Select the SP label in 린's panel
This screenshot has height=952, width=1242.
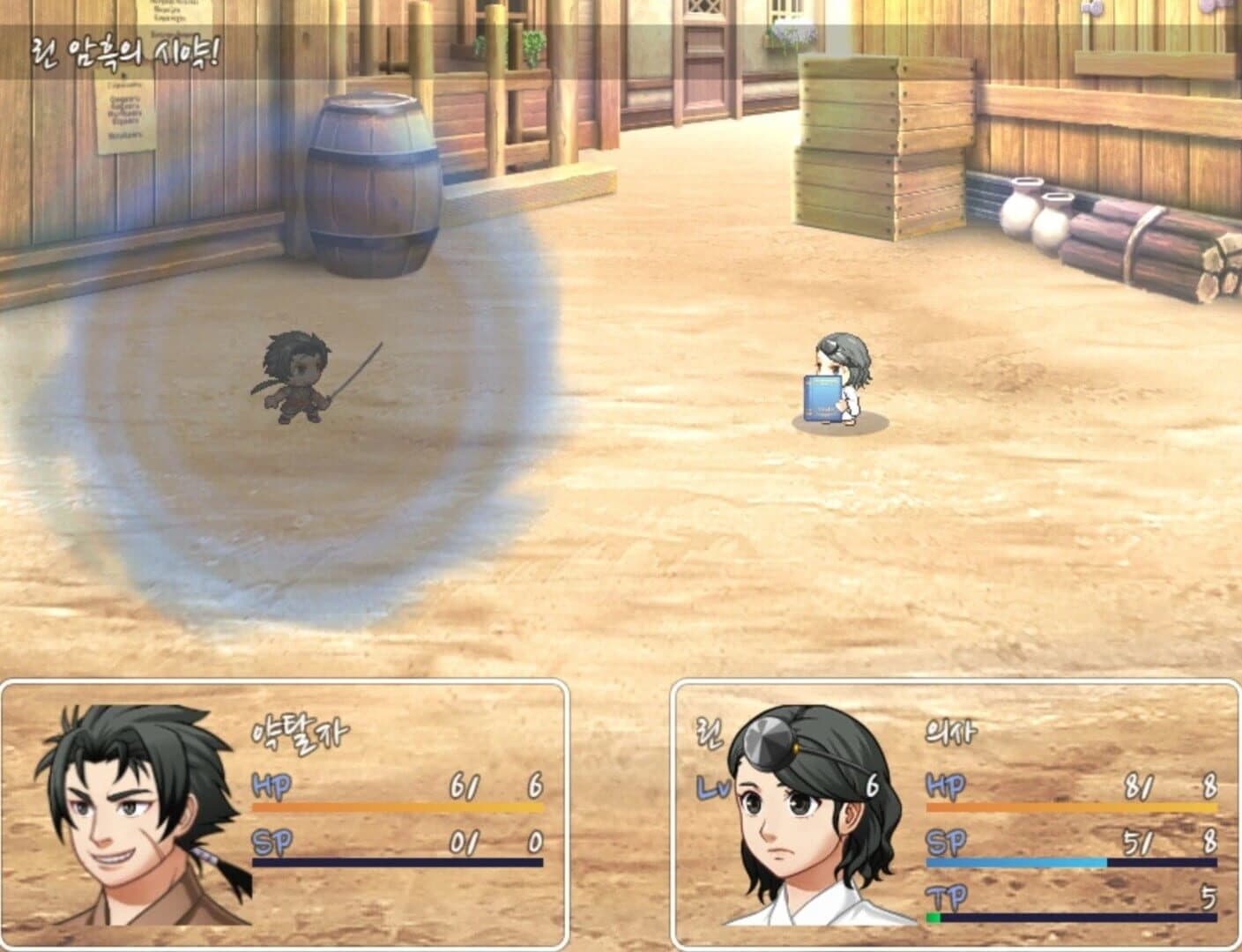coord(945,844)
